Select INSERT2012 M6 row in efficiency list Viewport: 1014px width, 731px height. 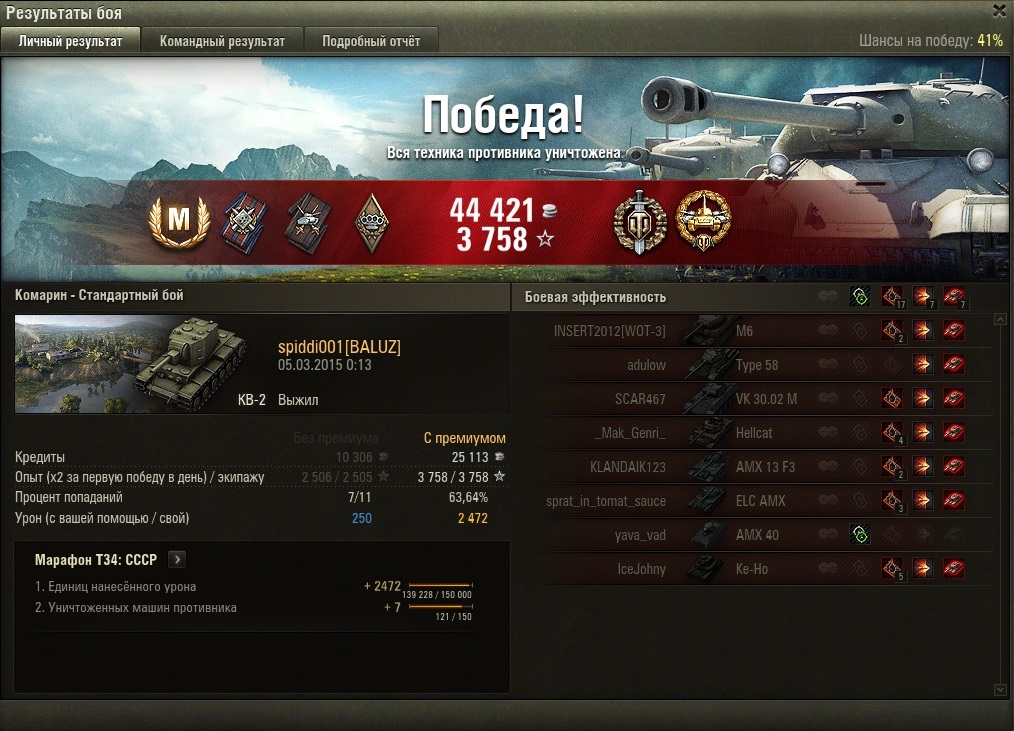click(750, 331)
